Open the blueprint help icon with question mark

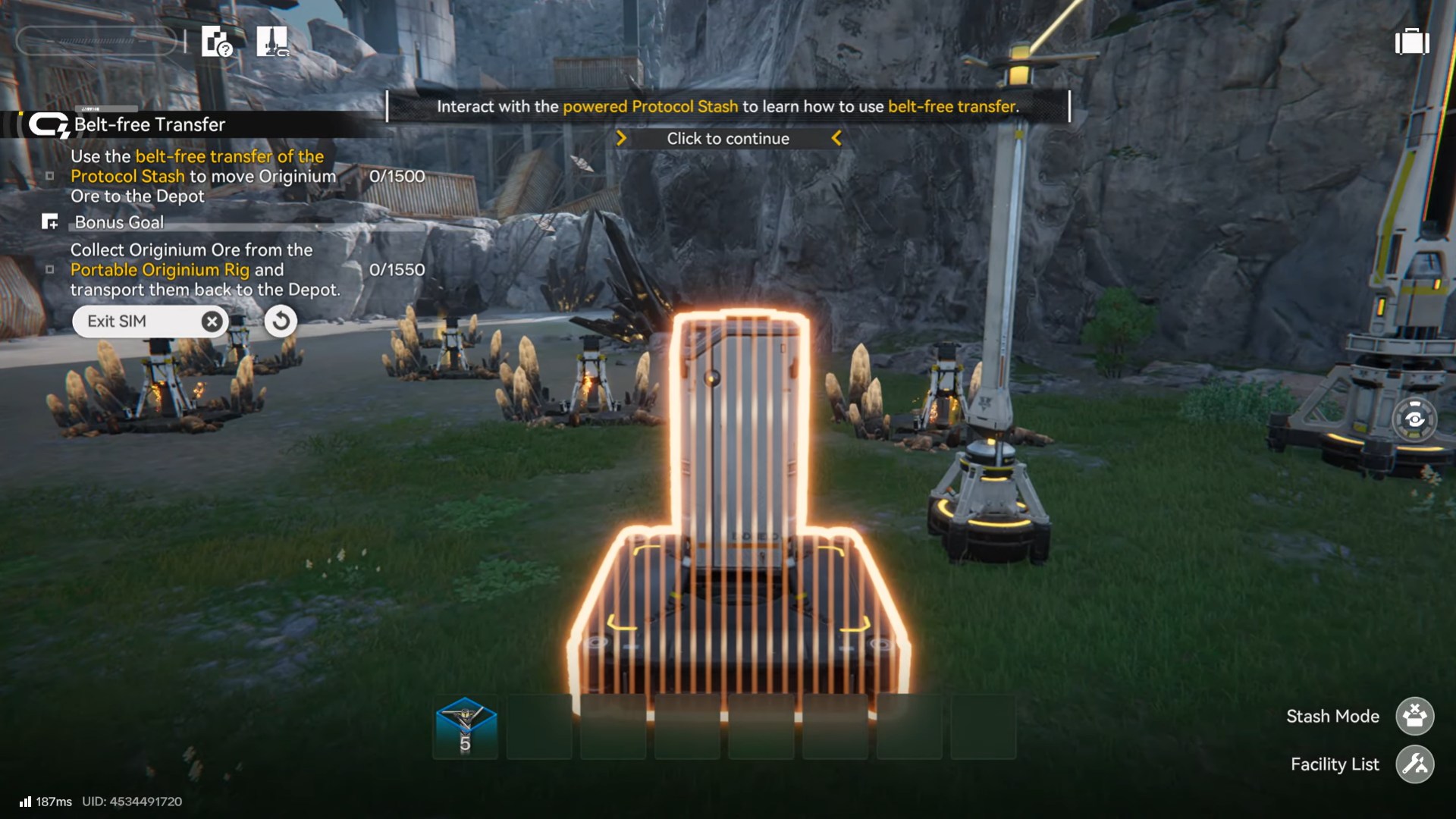coord(216,42)
